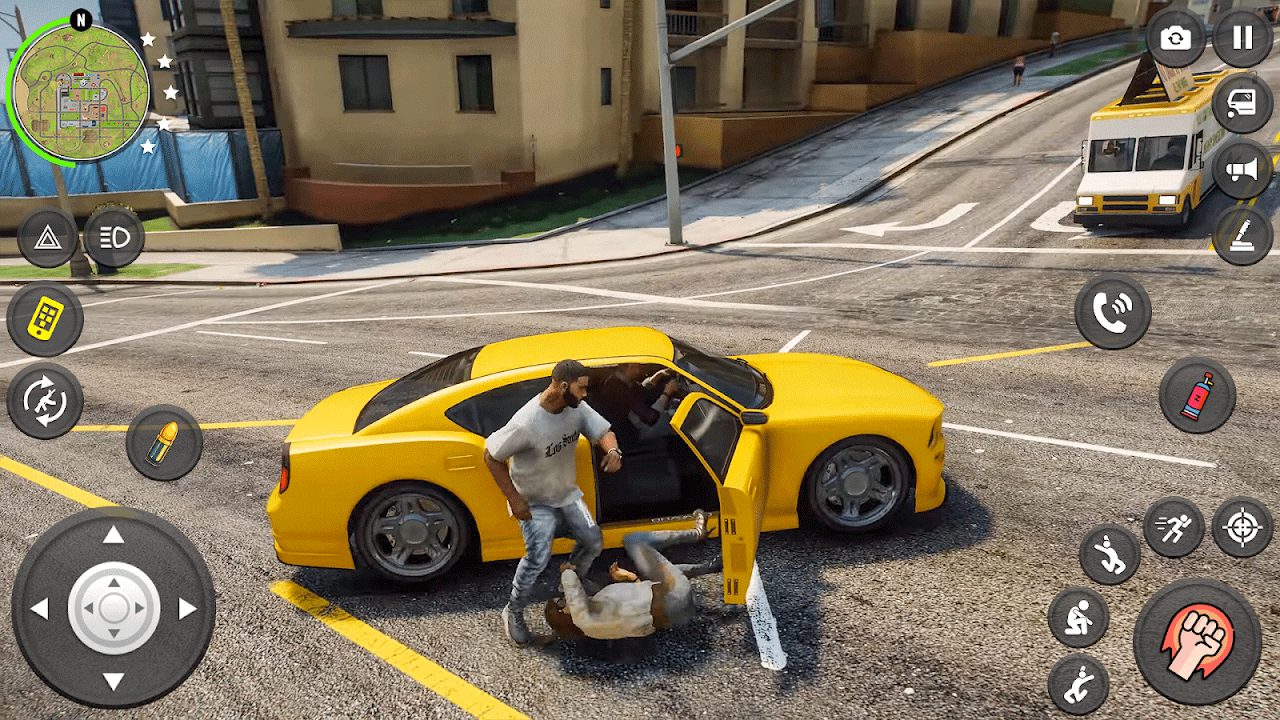
Task: Switch the camera view
Action: click(x=1176, y=38)
